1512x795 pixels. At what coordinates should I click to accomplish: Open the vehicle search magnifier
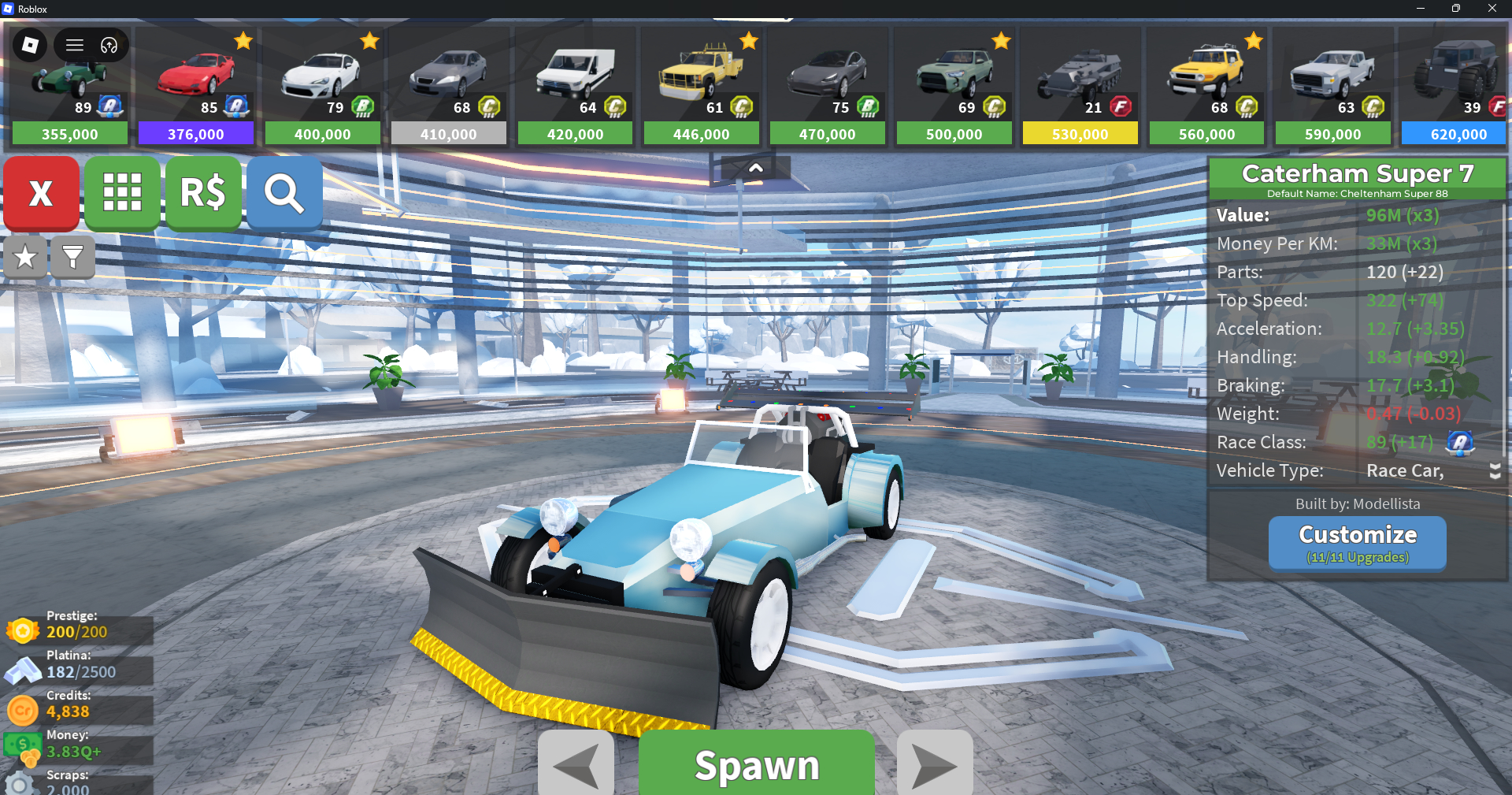(x=284, y=193)
